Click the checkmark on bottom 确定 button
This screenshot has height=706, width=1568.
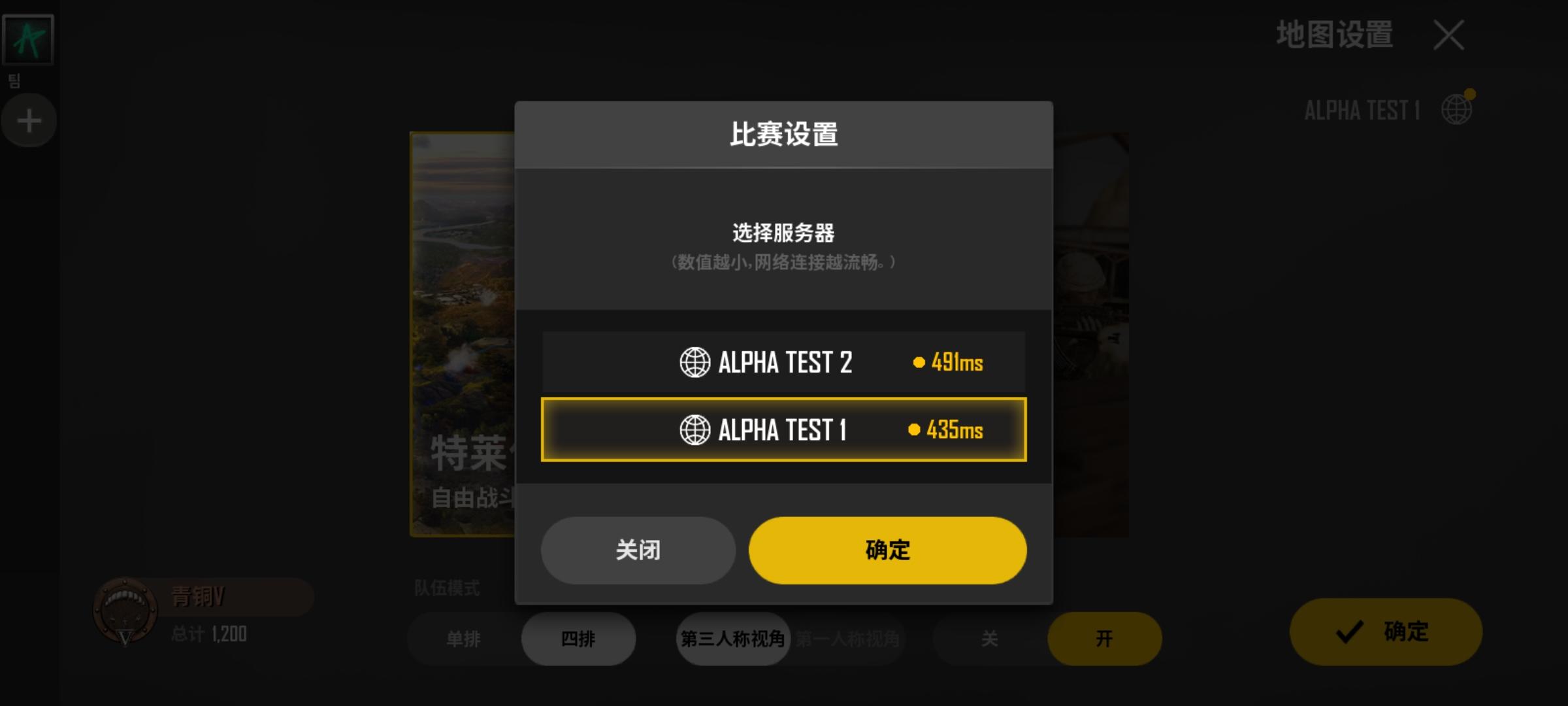pos(1348,631)
